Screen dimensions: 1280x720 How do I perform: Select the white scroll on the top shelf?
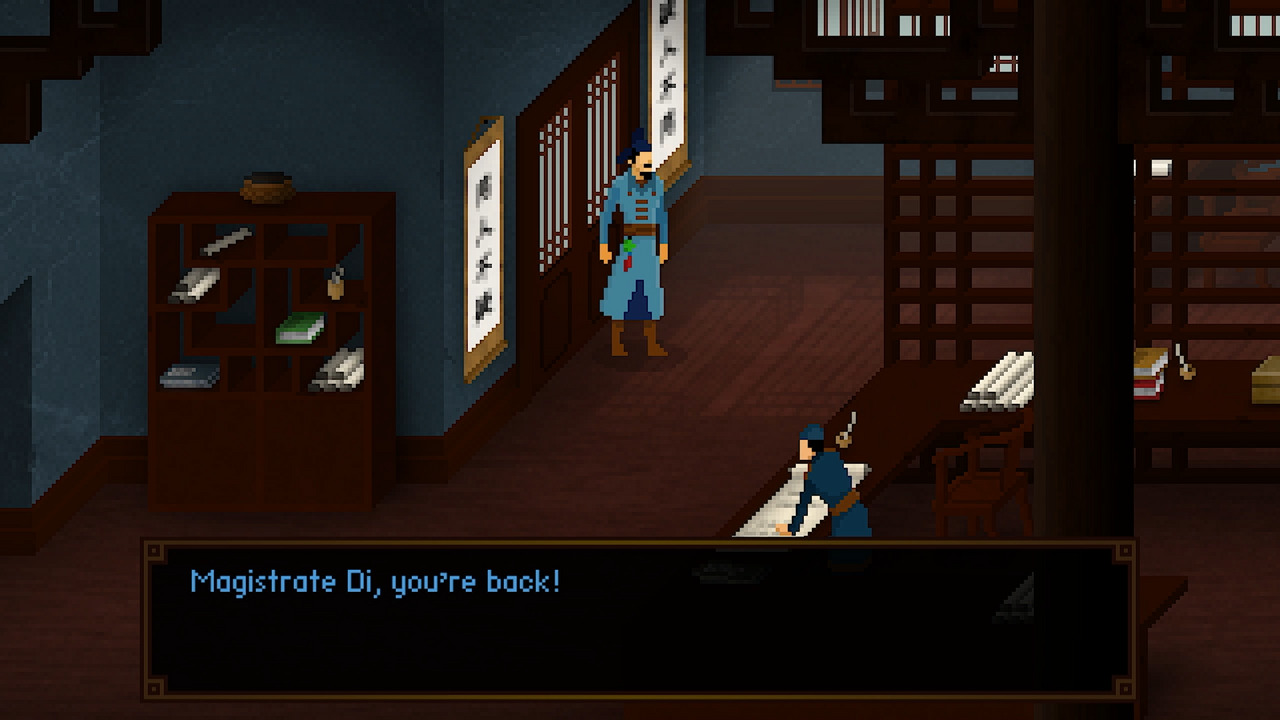coord(225,242)
